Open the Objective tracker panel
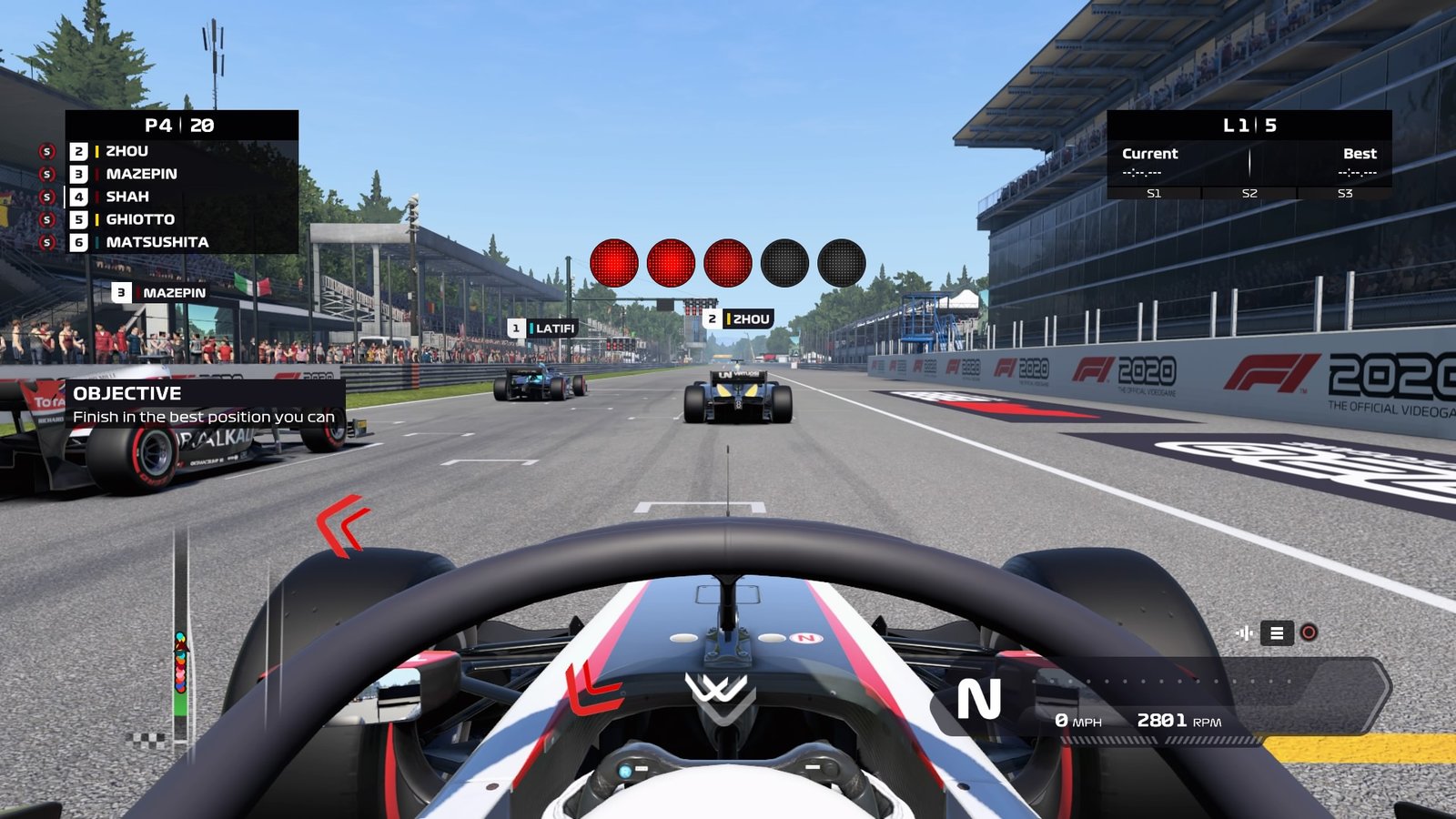The height and width of the screenshot is (819, 1456). (204, 404)
